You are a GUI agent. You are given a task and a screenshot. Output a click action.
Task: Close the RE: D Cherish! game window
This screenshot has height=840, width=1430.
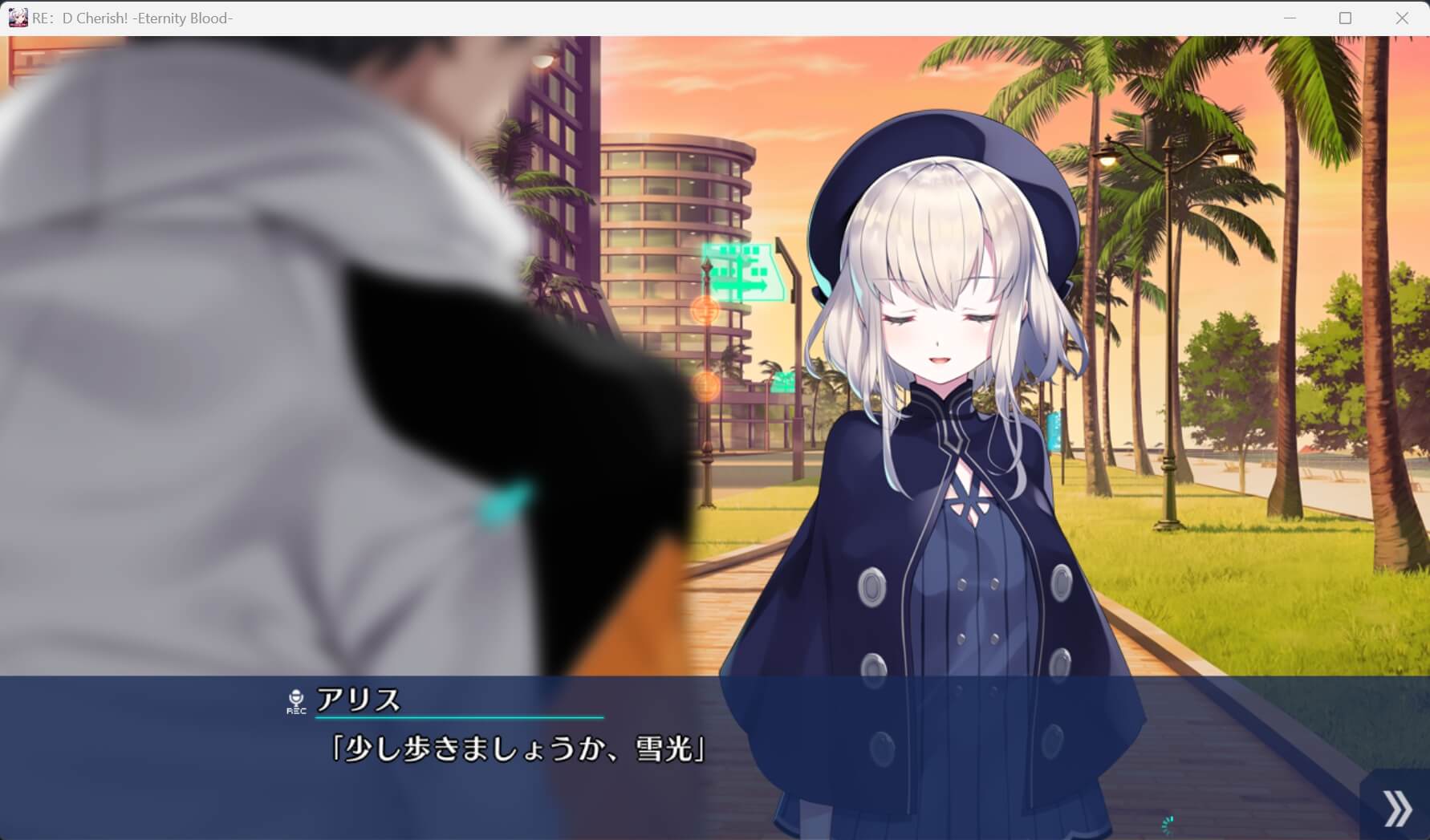[x=1402, y=17]
